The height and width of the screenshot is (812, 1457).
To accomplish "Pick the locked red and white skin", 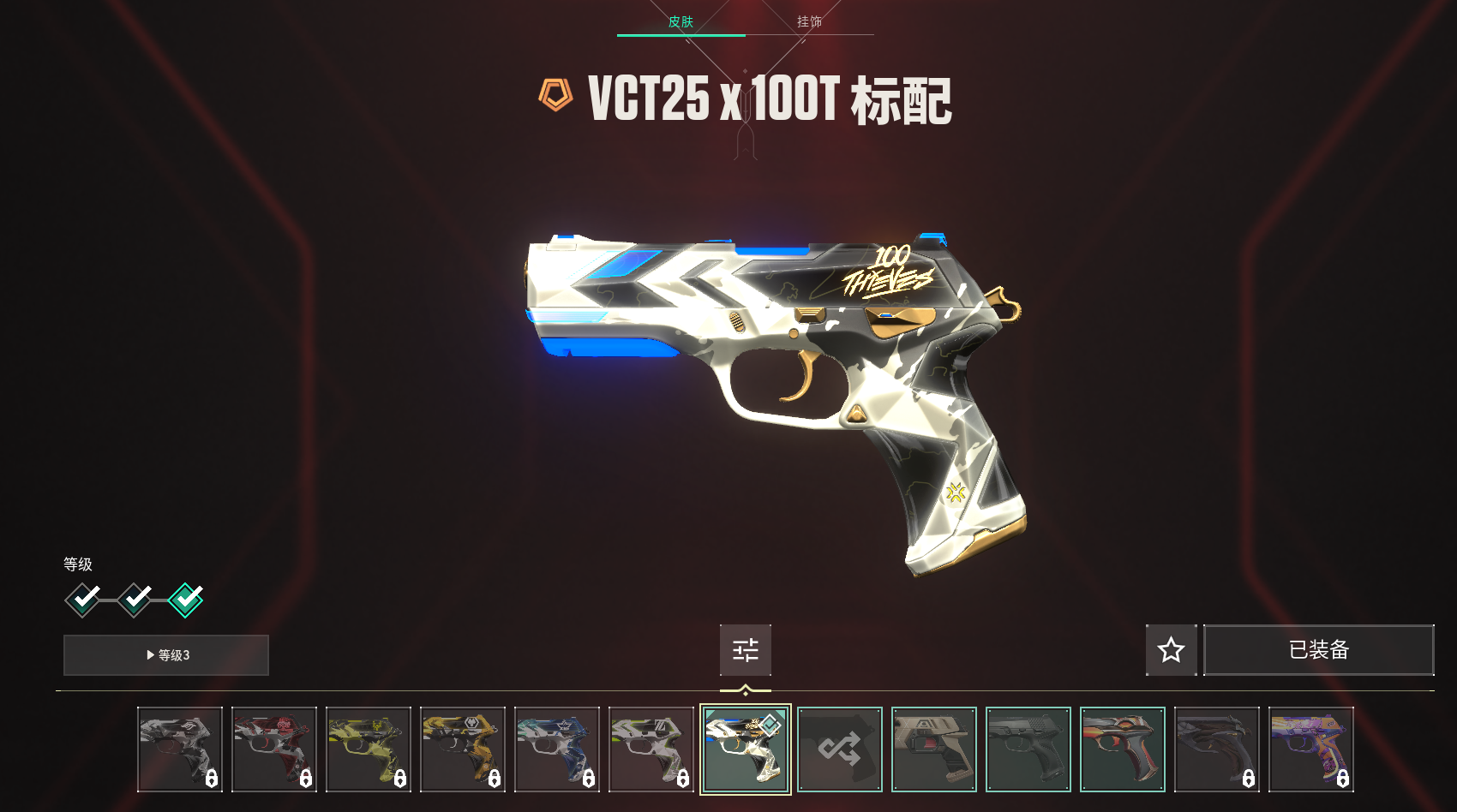I will coord(274,749).
